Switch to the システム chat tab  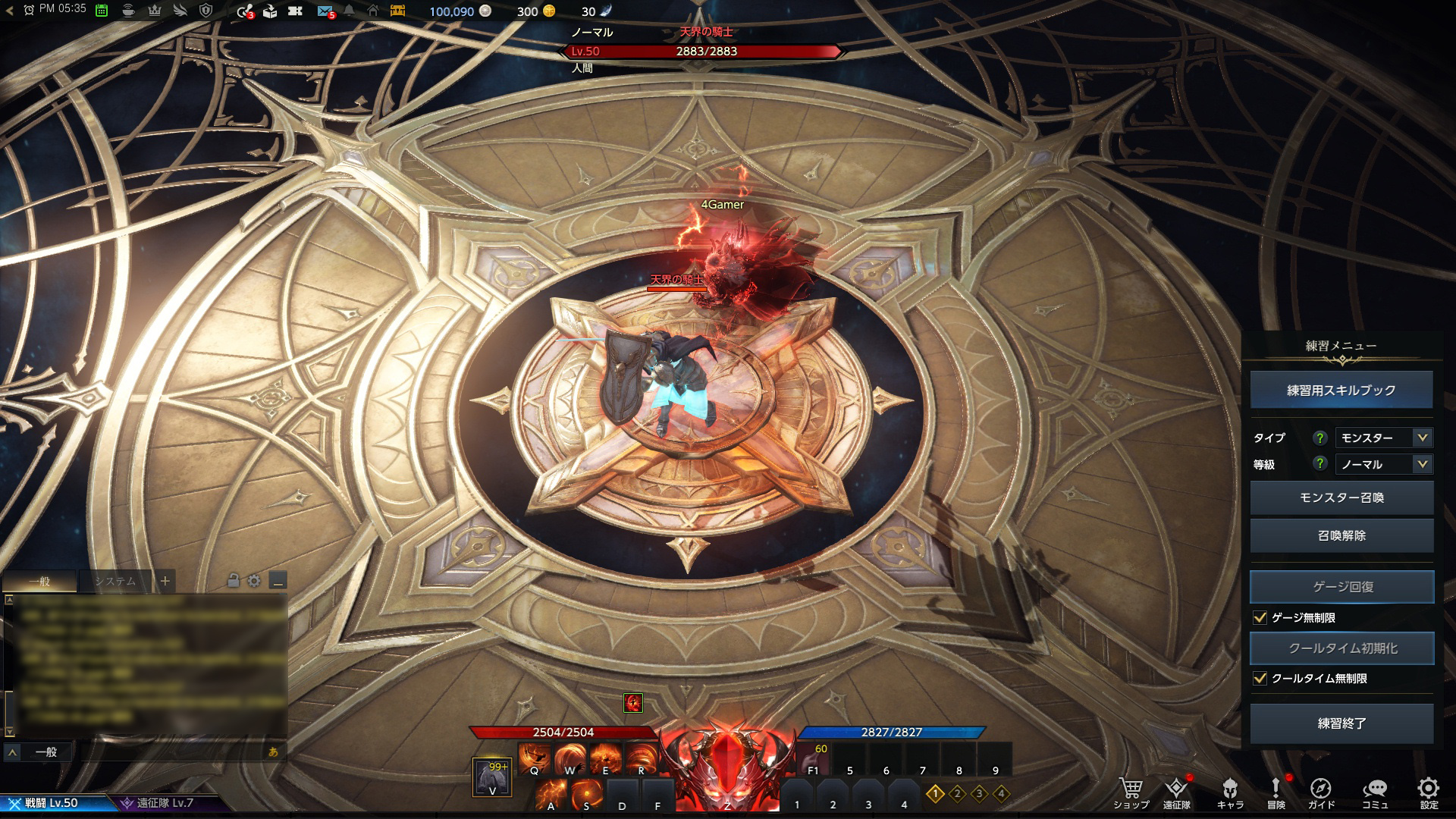click(x=115, y=582)
